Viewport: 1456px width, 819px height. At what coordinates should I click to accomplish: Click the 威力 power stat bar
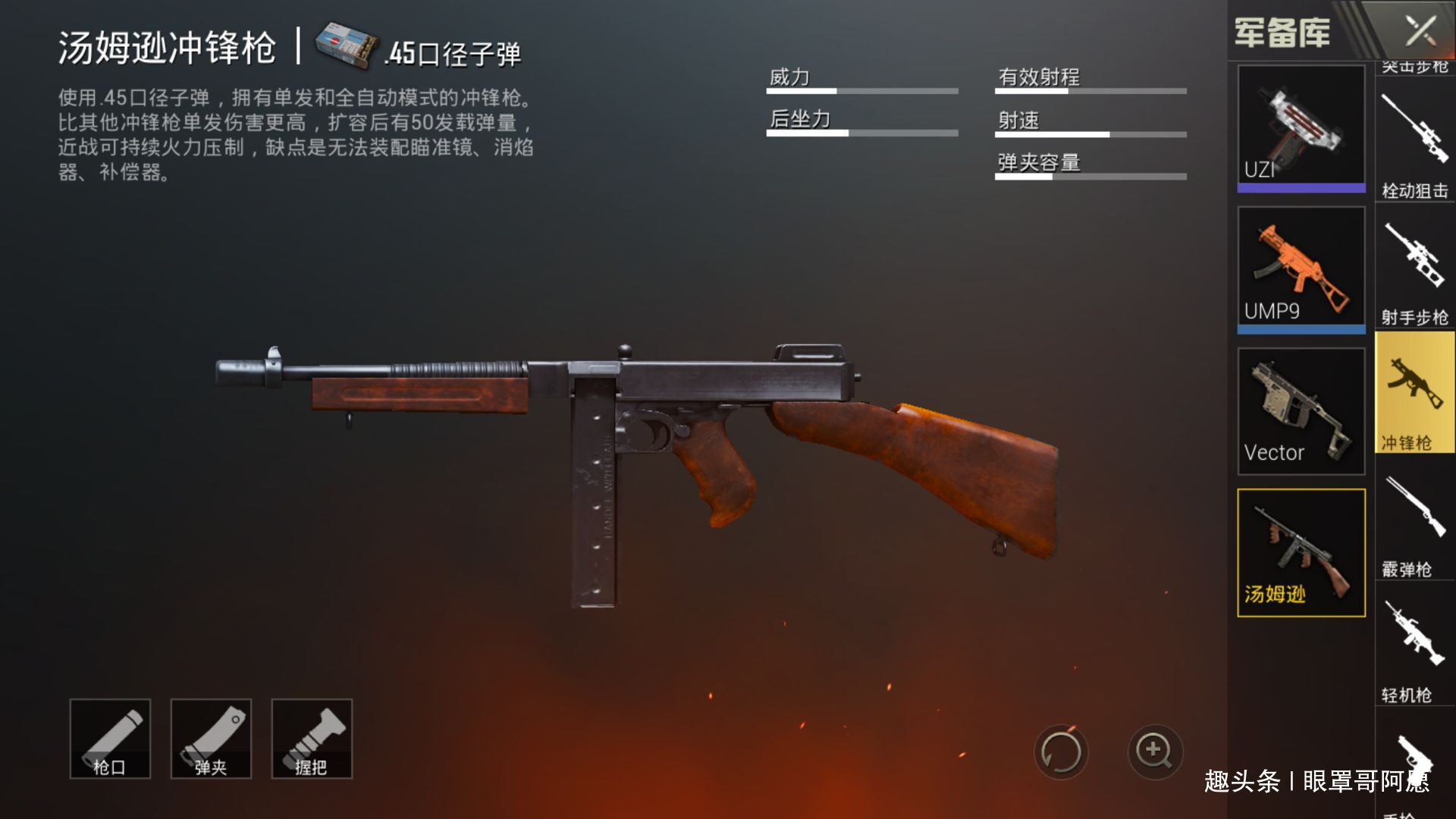point(861,89)
